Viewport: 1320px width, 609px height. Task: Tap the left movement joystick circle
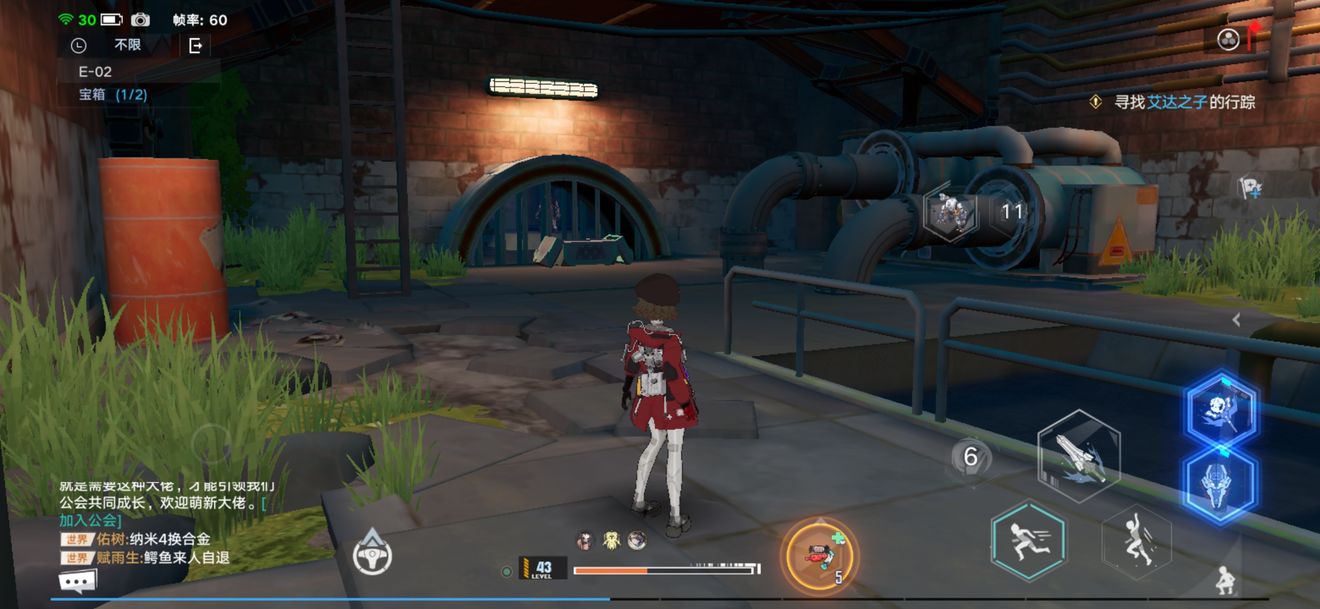pyautogui.click(x=210, y=443)
